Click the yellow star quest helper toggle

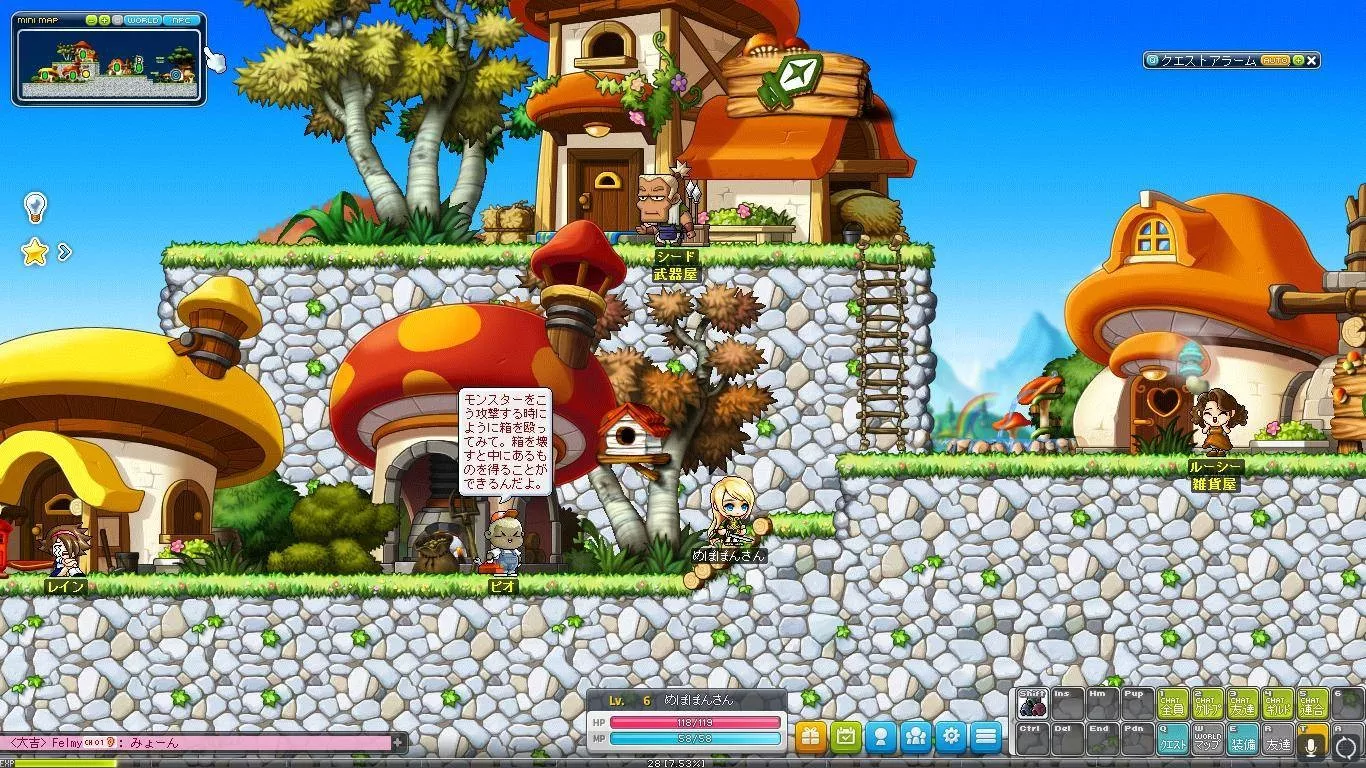coord(35,252)
